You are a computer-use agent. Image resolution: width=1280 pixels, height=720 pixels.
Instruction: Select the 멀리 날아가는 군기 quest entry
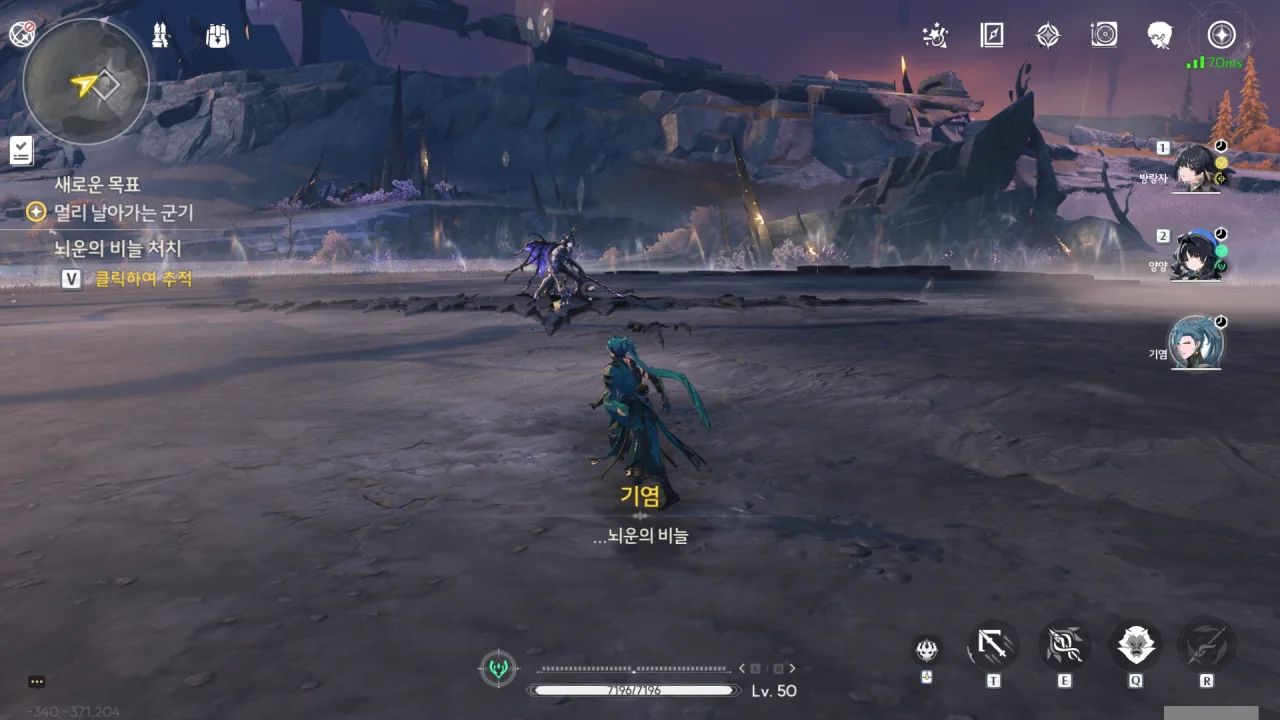tap(123, 212)
